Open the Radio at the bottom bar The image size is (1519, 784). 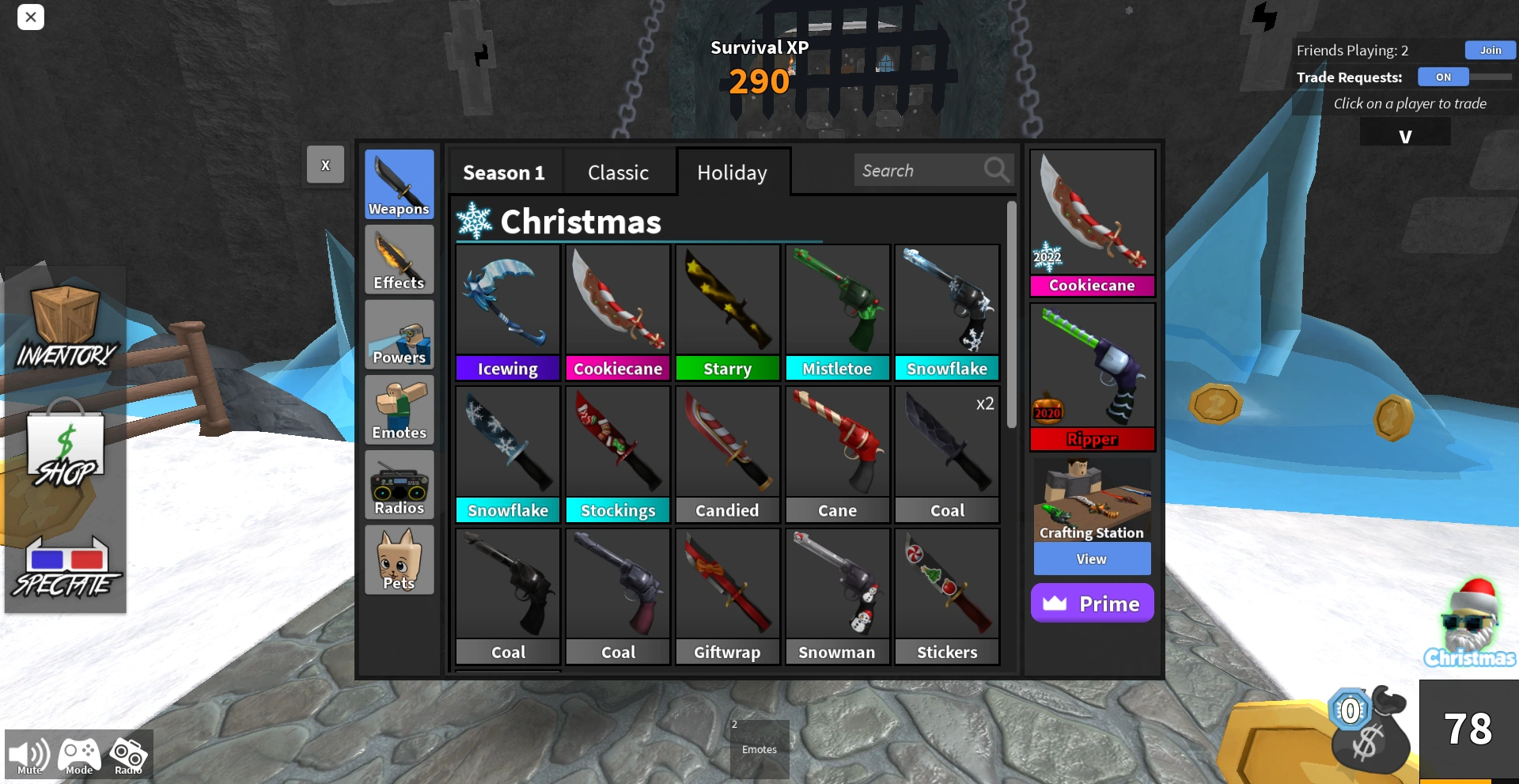point(127,753)
